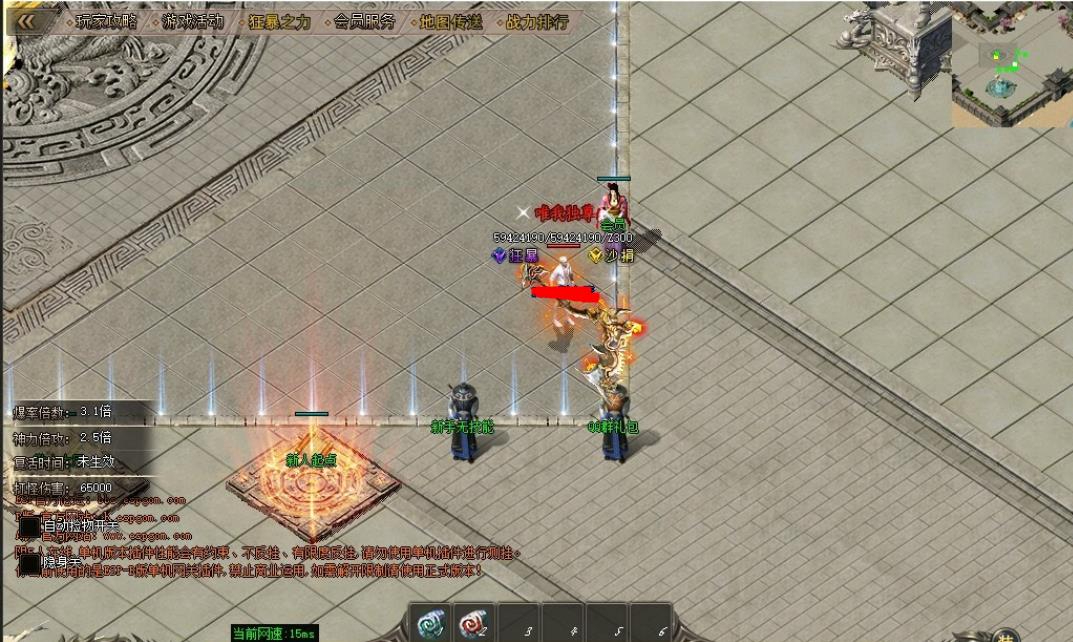Viewport: 1073px width, 642px height.
Task: Use the red swirl scroll in the hotbar
Action: click(472, 624)
